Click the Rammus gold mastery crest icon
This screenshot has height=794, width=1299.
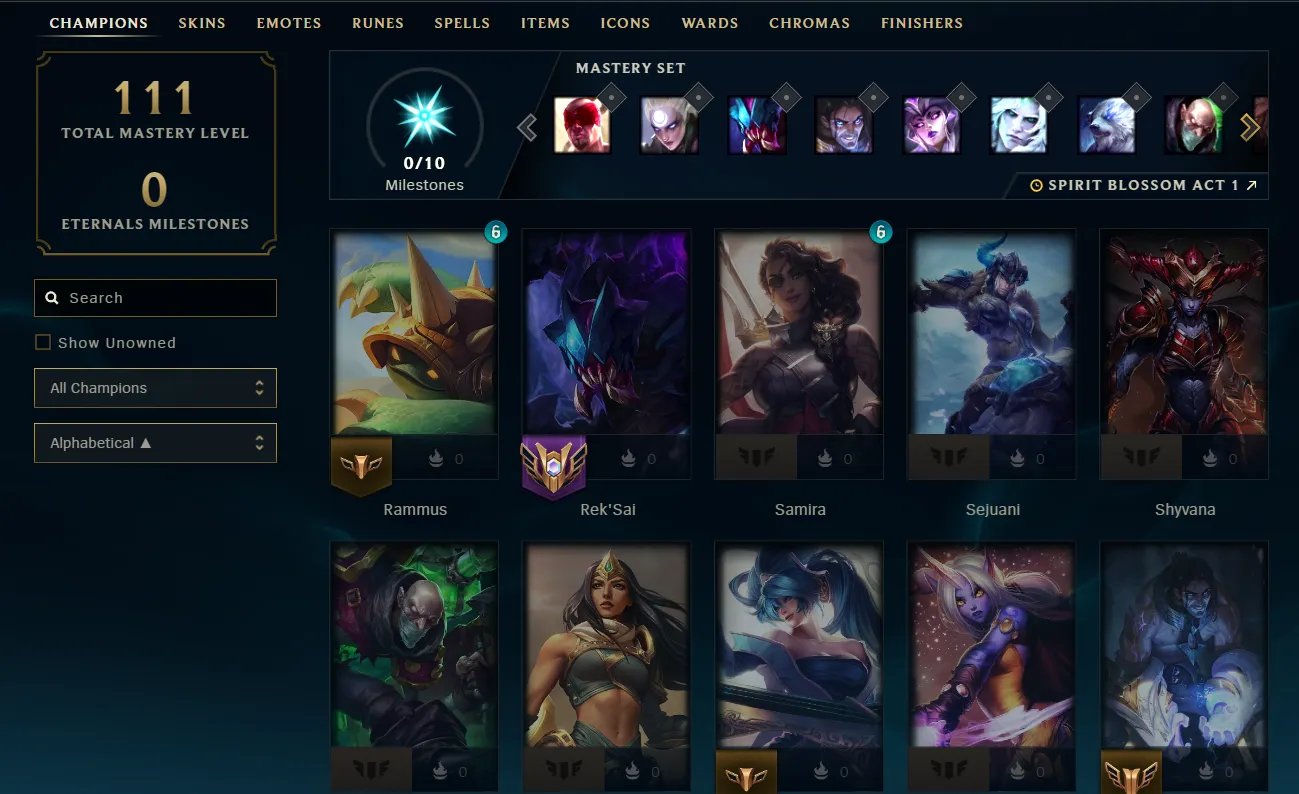coord(361,465)
